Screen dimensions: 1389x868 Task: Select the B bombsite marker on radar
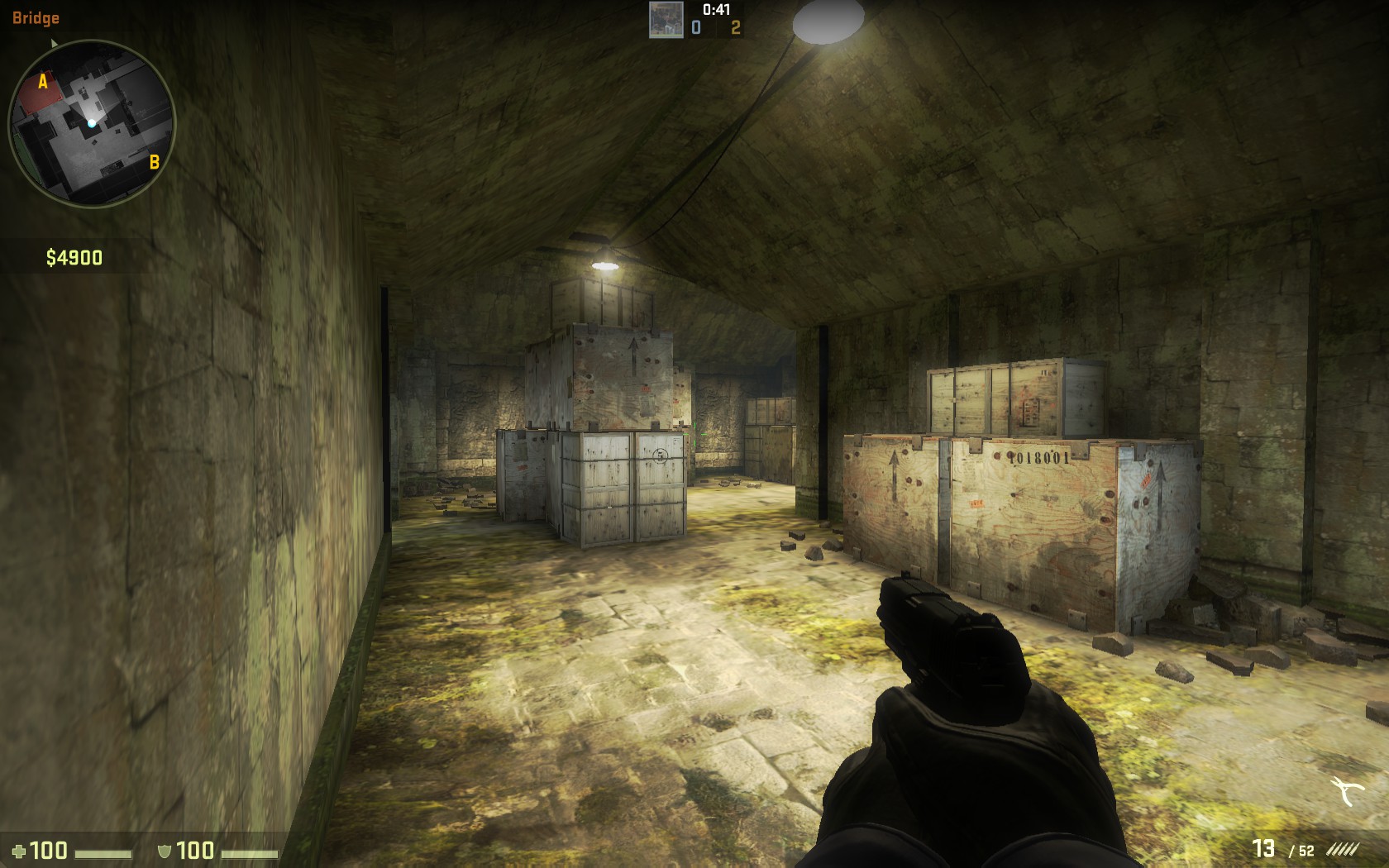coord(154,162)
